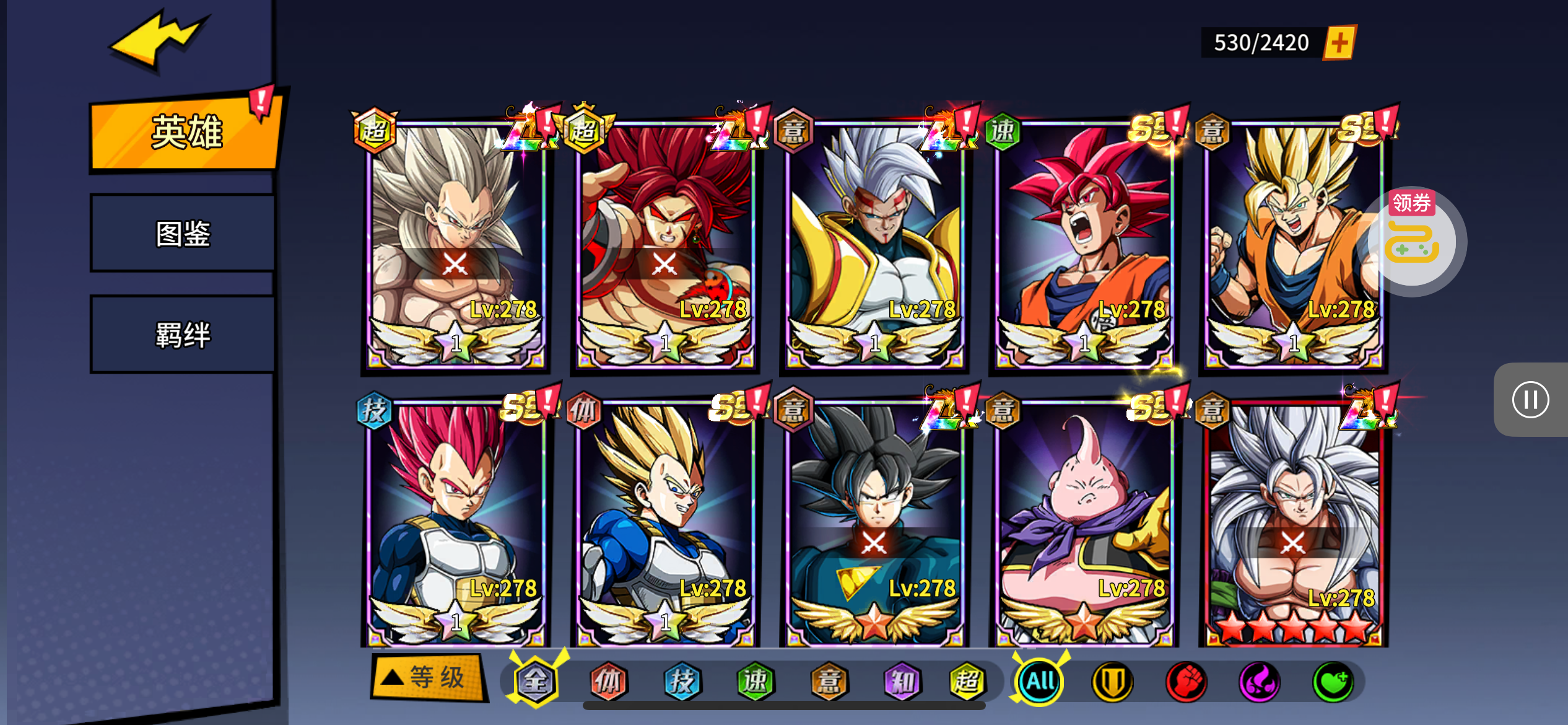The image size is (1568, 725).
Task: Filter heroes by 速 type
Action: pyautogui.click(x=755, y=682)
